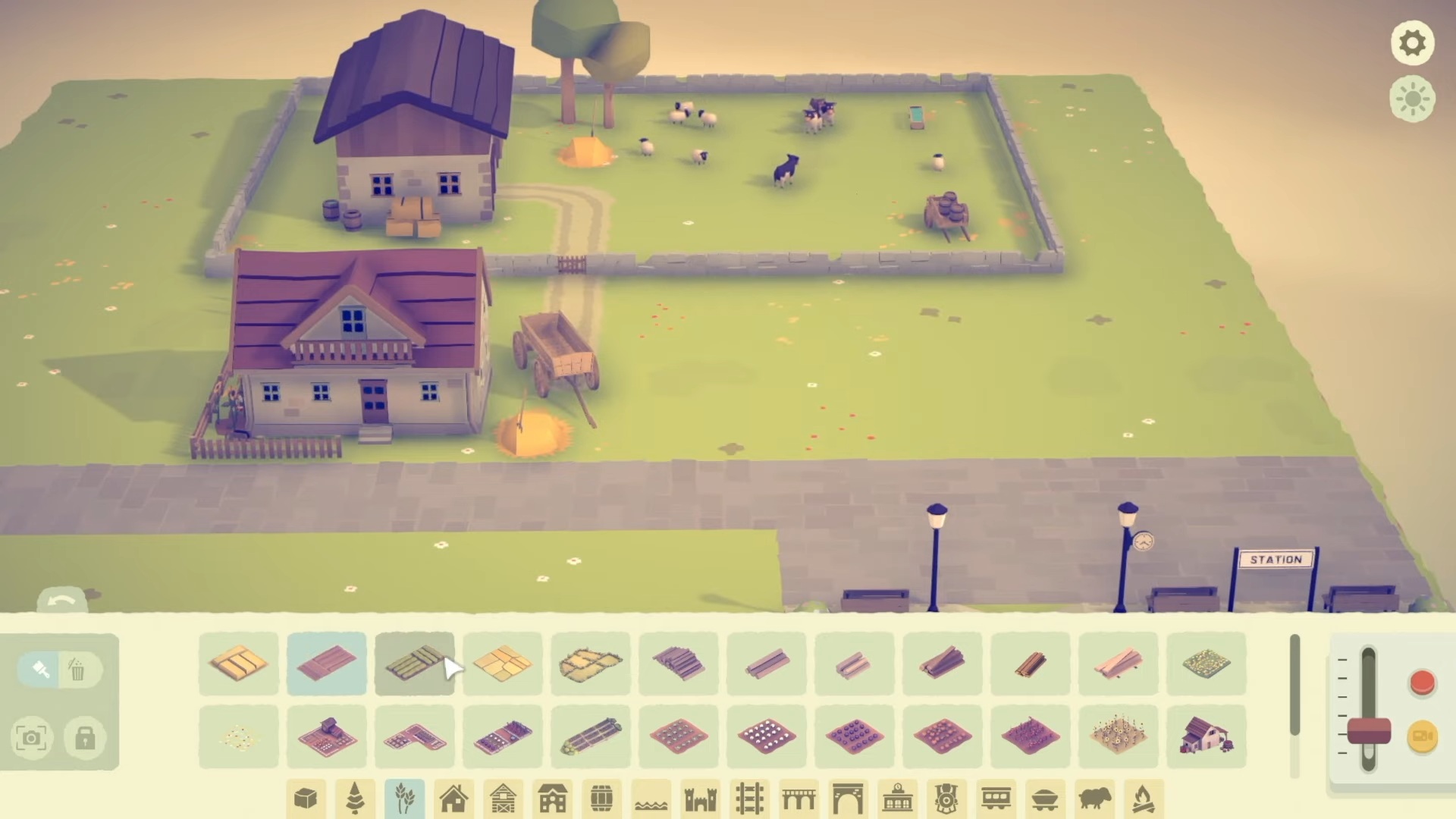Switch to the paintbrush build mode
The width and height of the screenshot is (1456, 819).
coord(41,670)
